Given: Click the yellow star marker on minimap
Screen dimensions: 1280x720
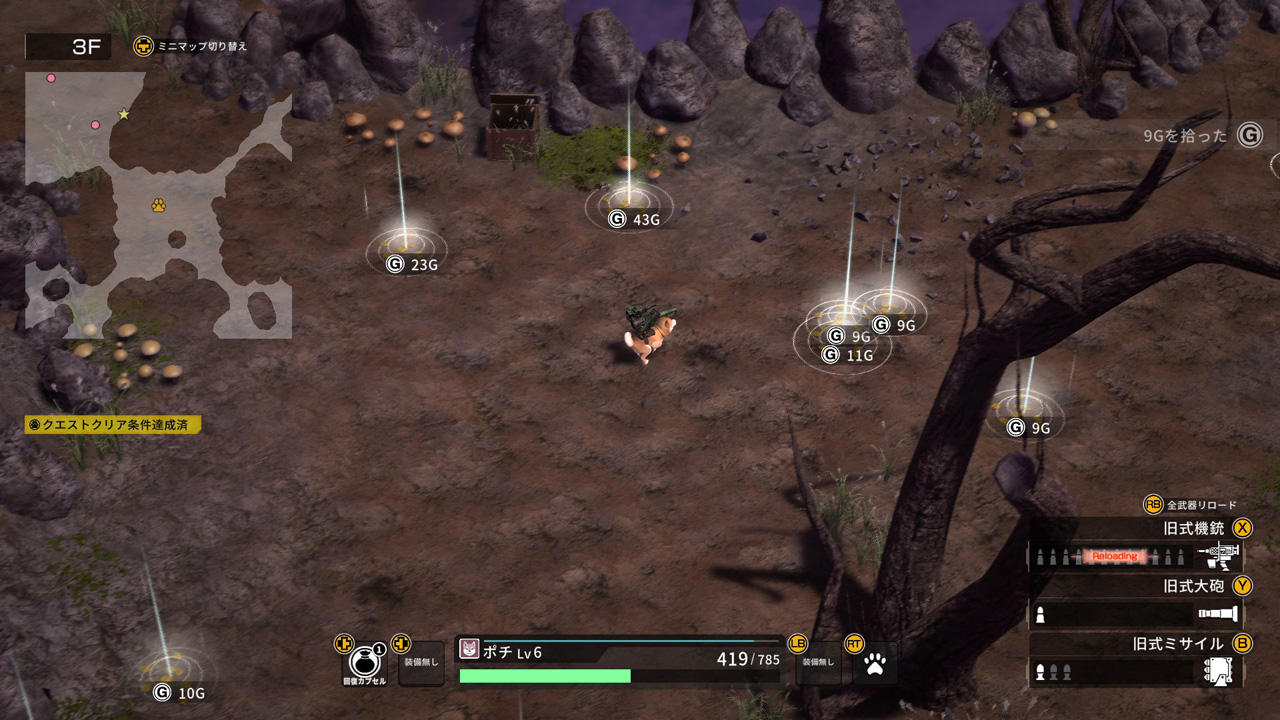Looking at the screenshot, I should (x=124, y=114).
